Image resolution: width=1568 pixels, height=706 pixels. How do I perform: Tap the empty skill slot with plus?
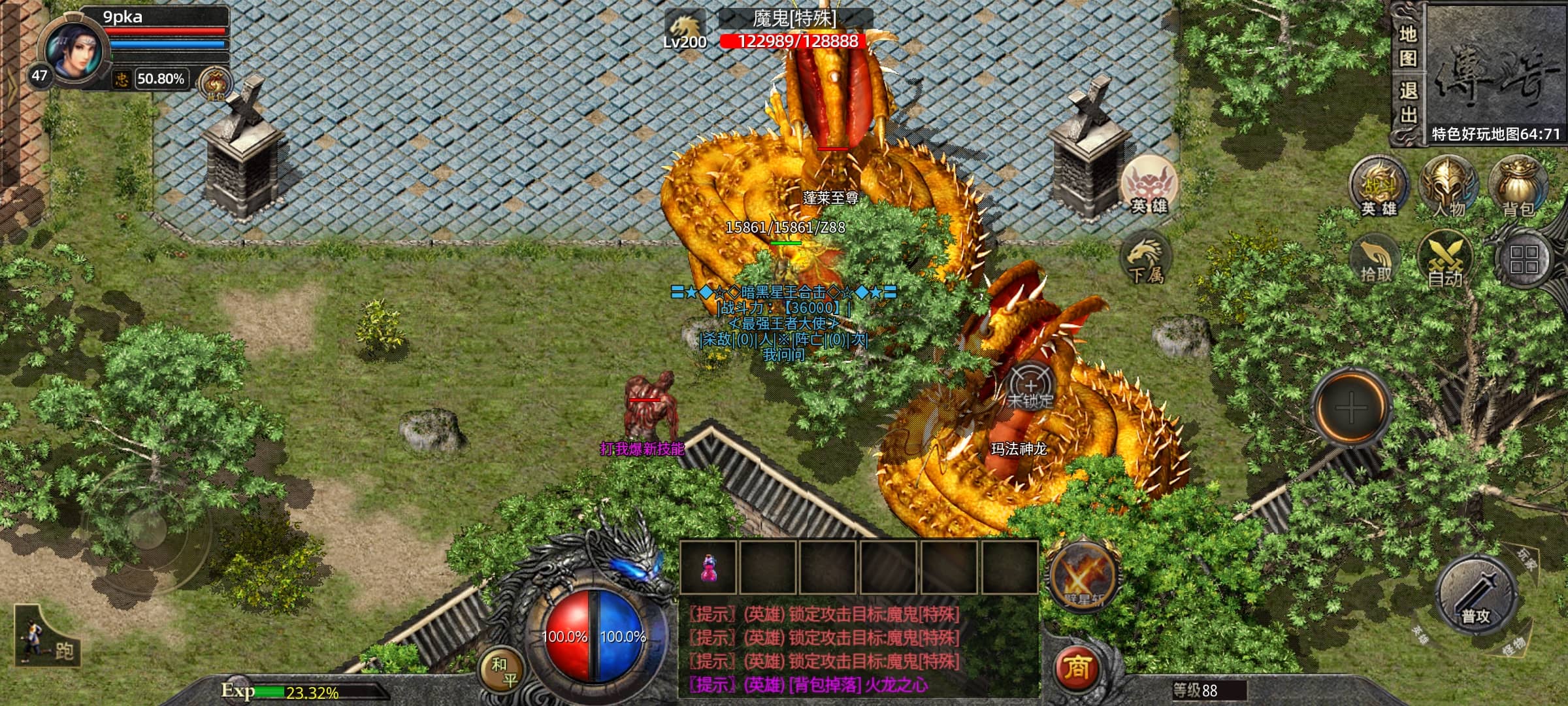[1351, 407]
